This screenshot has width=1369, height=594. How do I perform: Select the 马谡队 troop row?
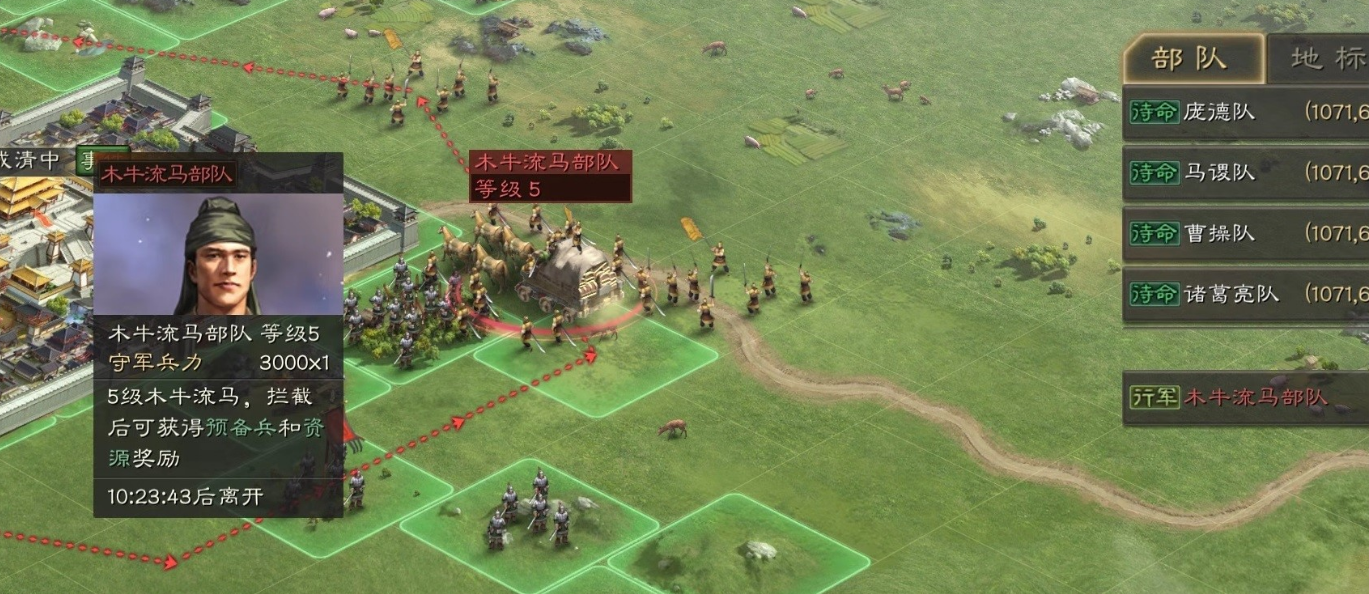coord(1245,173)
